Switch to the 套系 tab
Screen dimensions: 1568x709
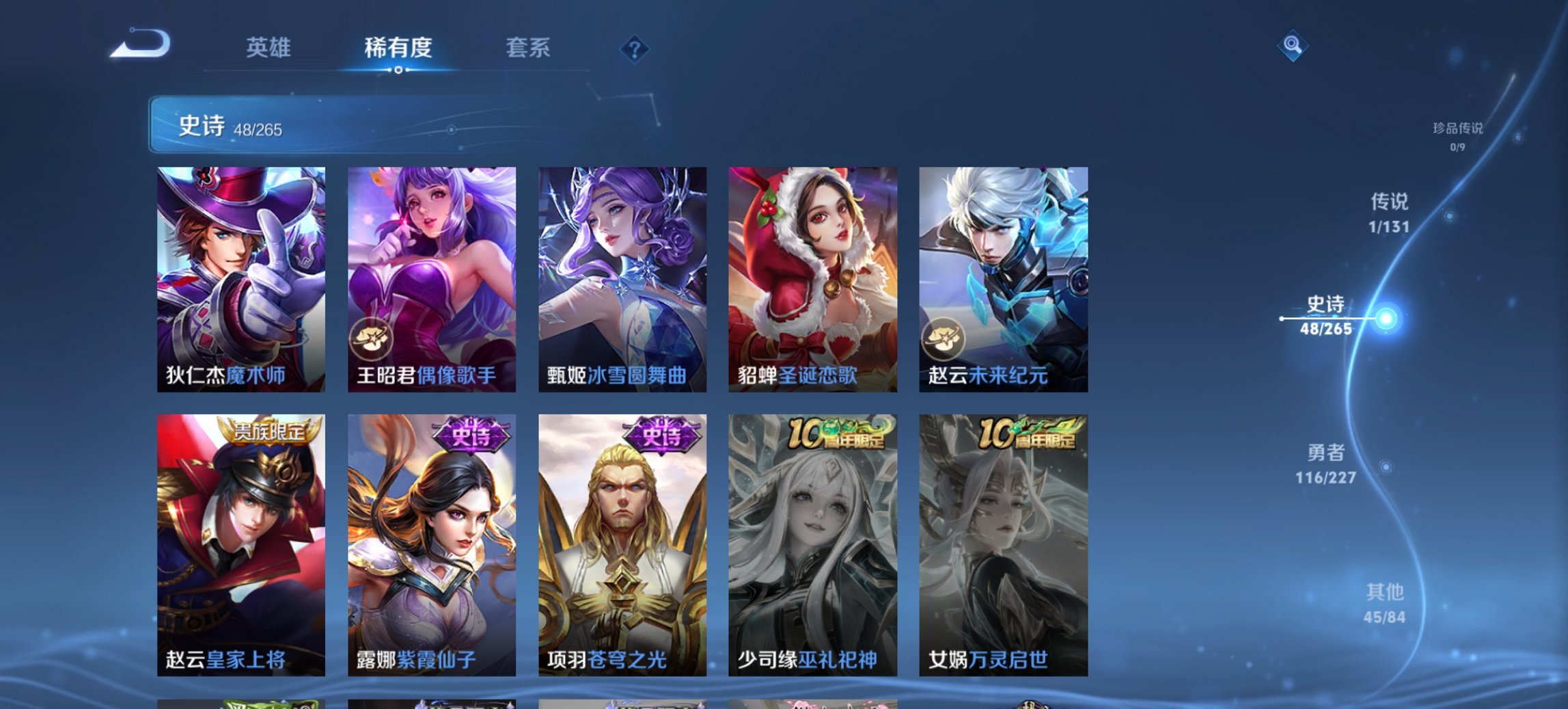coord(528,48)
